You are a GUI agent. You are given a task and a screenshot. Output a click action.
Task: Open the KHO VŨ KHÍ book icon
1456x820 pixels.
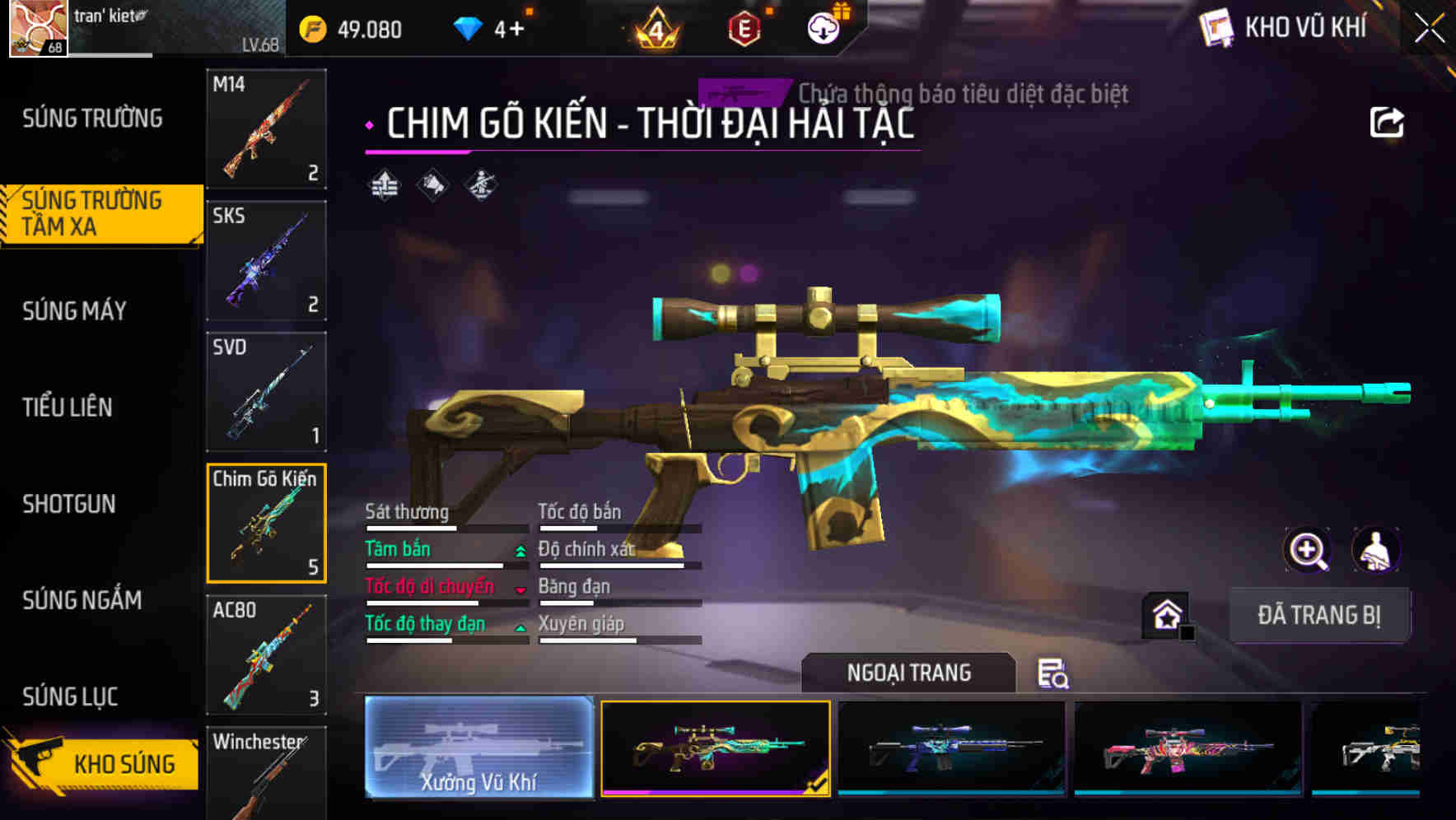coord(1216,27)
